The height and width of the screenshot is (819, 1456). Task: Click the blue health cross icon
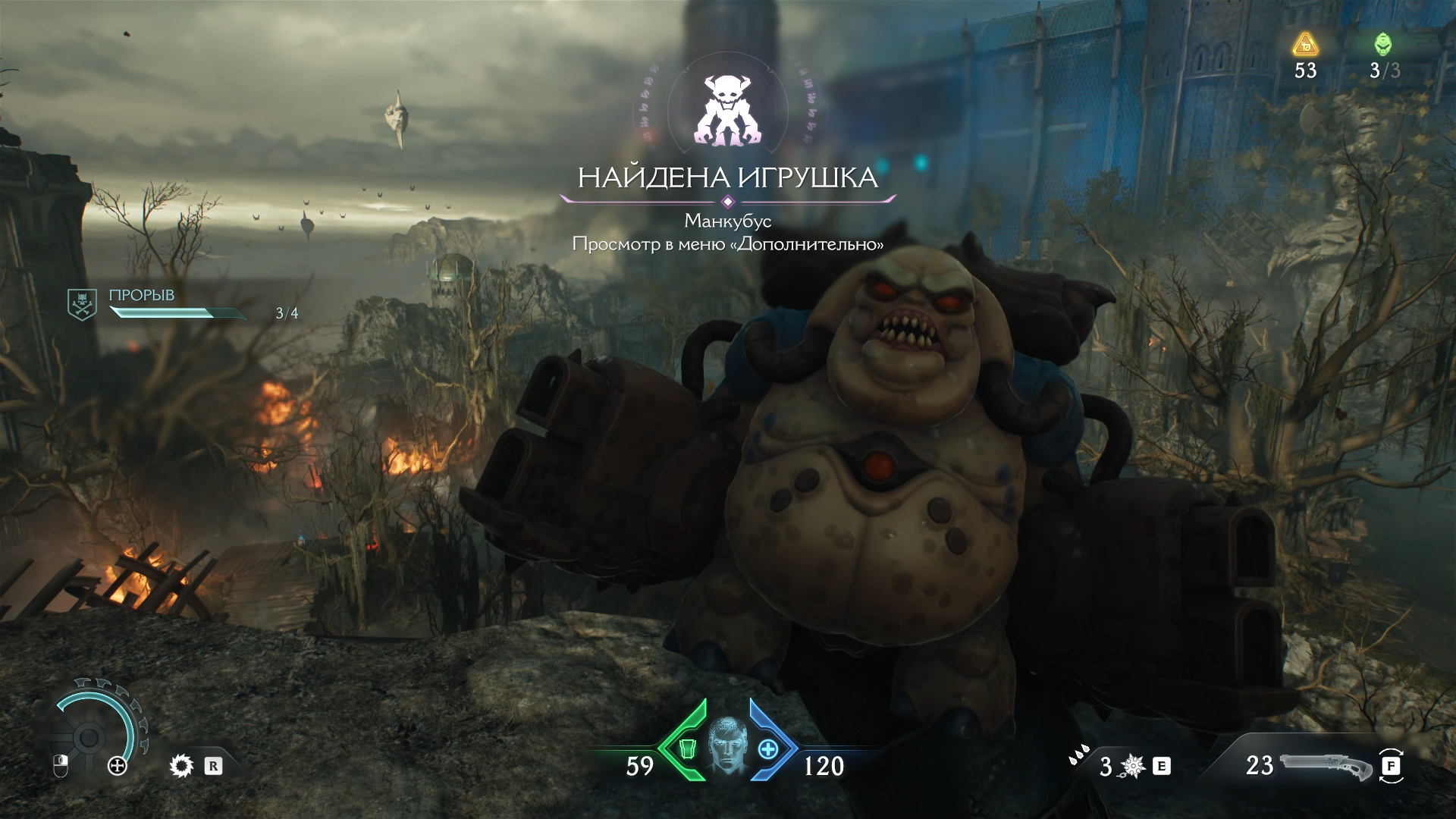(x=768, y=749)
